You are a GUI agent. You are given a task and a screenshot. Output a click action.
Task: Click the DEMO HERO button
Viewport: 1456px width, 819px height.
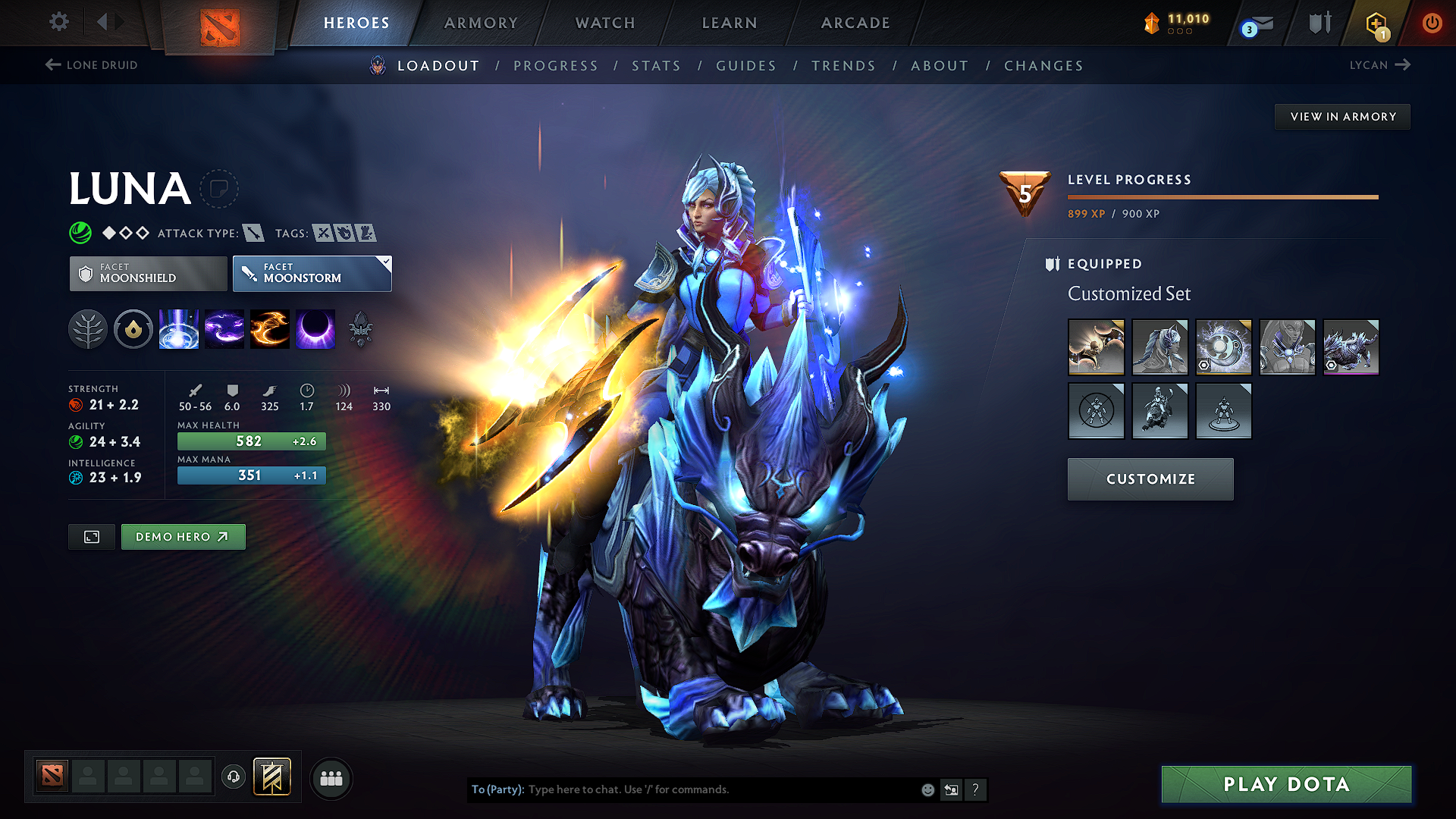(x=183, y=536)
